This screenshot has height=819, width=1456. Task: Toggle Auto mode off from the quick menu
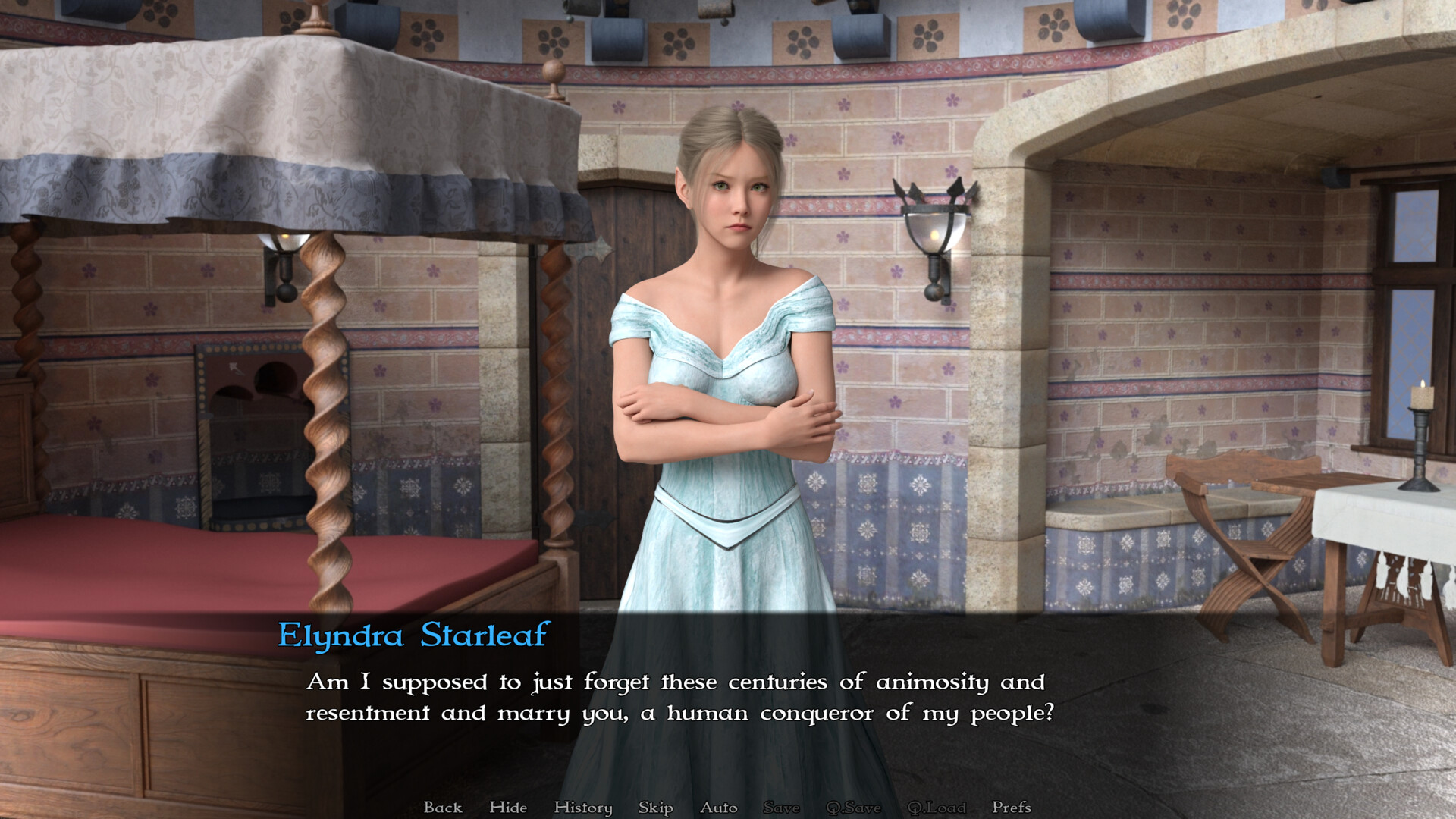coord(717,808)
